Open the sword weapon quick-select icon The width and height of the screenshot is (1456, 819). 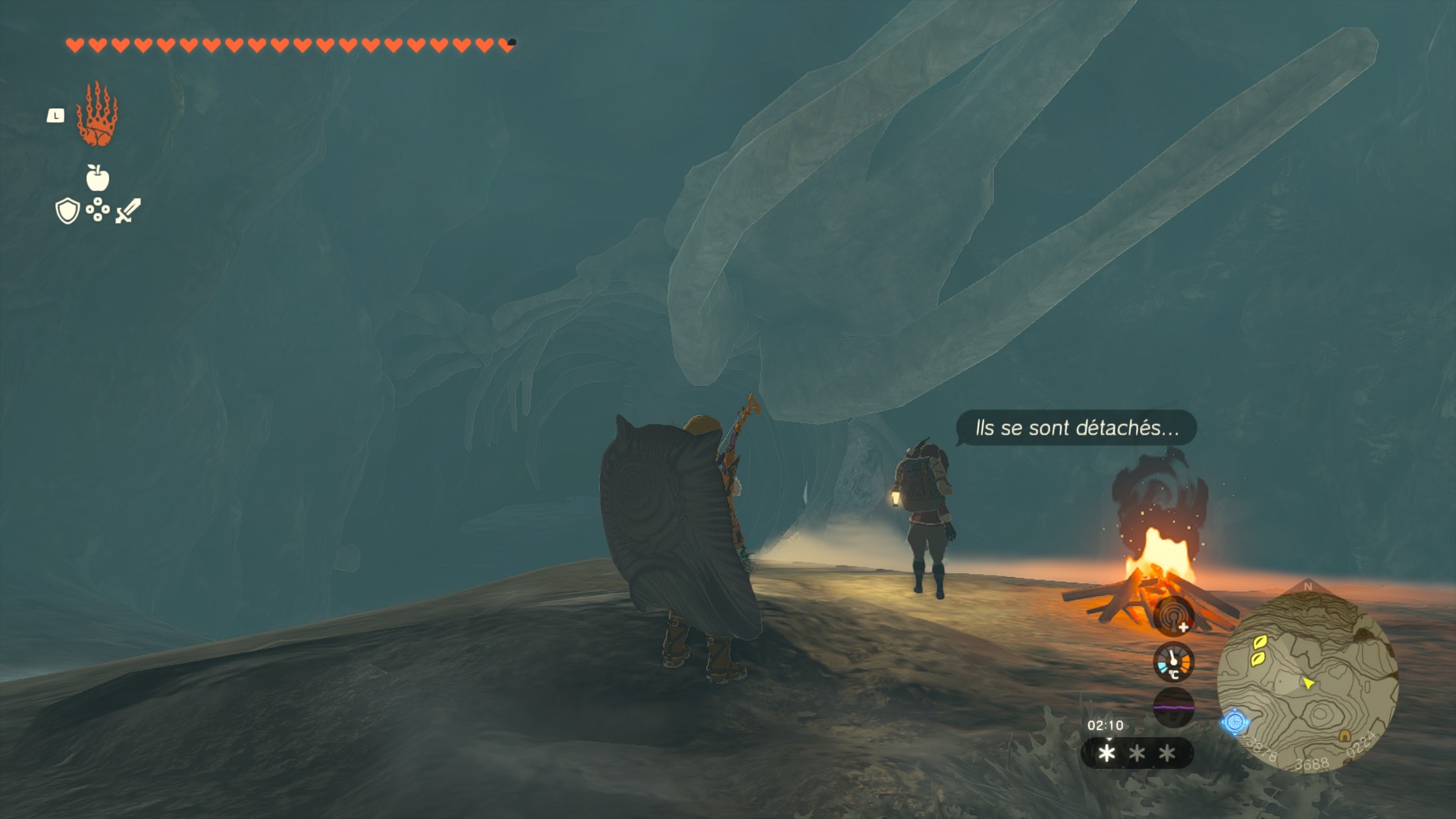point(128,211)
